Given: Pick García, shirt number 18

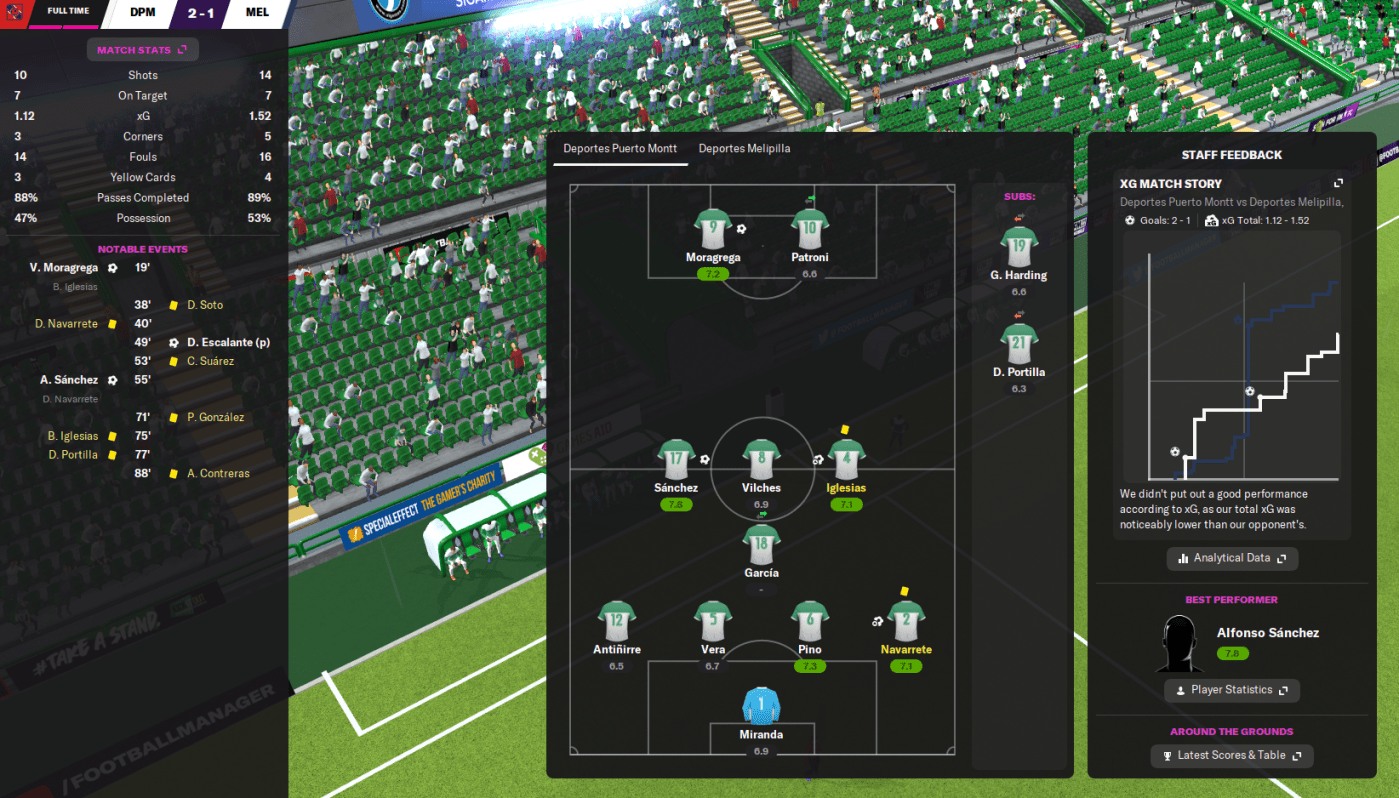Looking at the screenshot, I should (x=761, y=545).
